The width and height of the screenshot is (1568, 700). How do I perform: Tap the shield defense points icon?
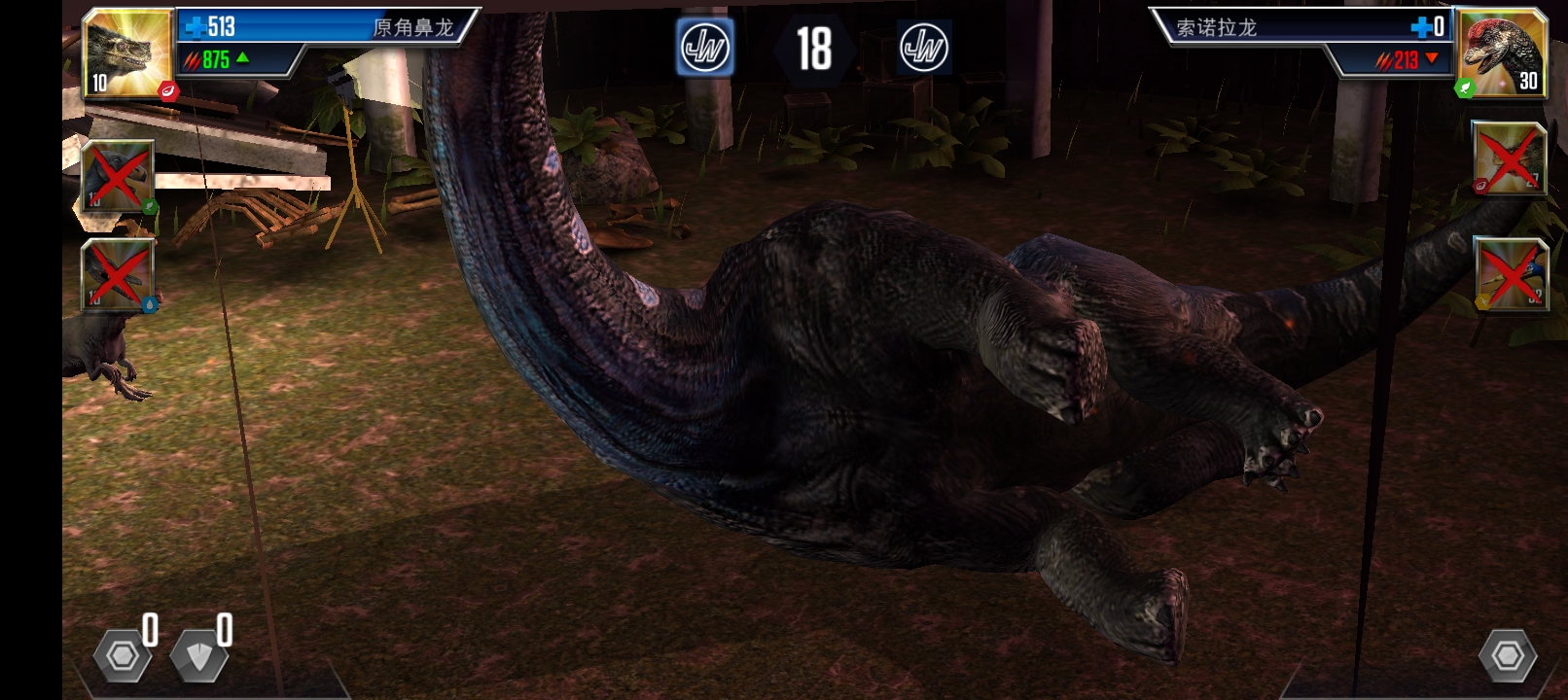[x=199, y=656]
